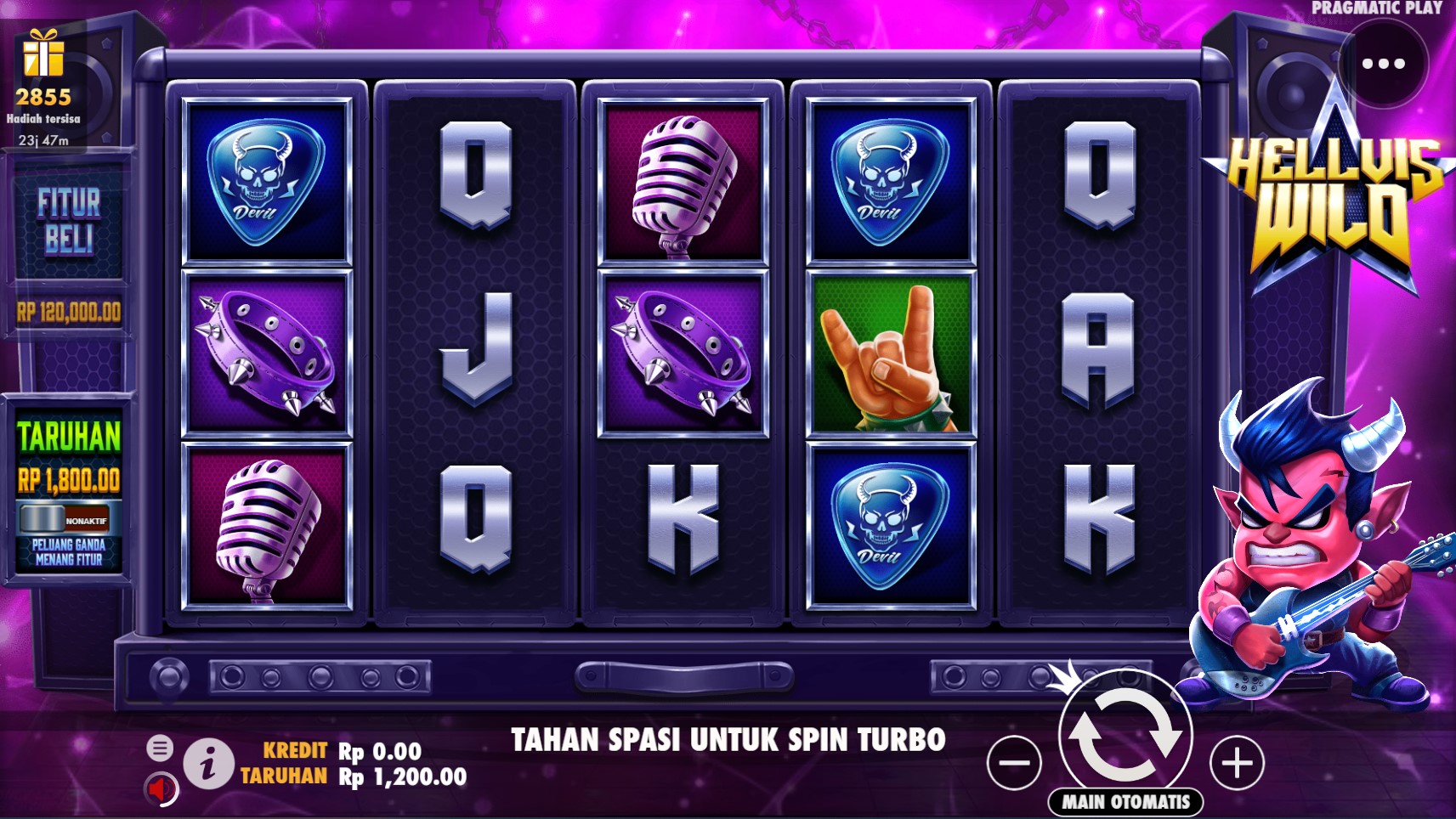Open Main Otomatis autoplay options

pos(1125,801)
